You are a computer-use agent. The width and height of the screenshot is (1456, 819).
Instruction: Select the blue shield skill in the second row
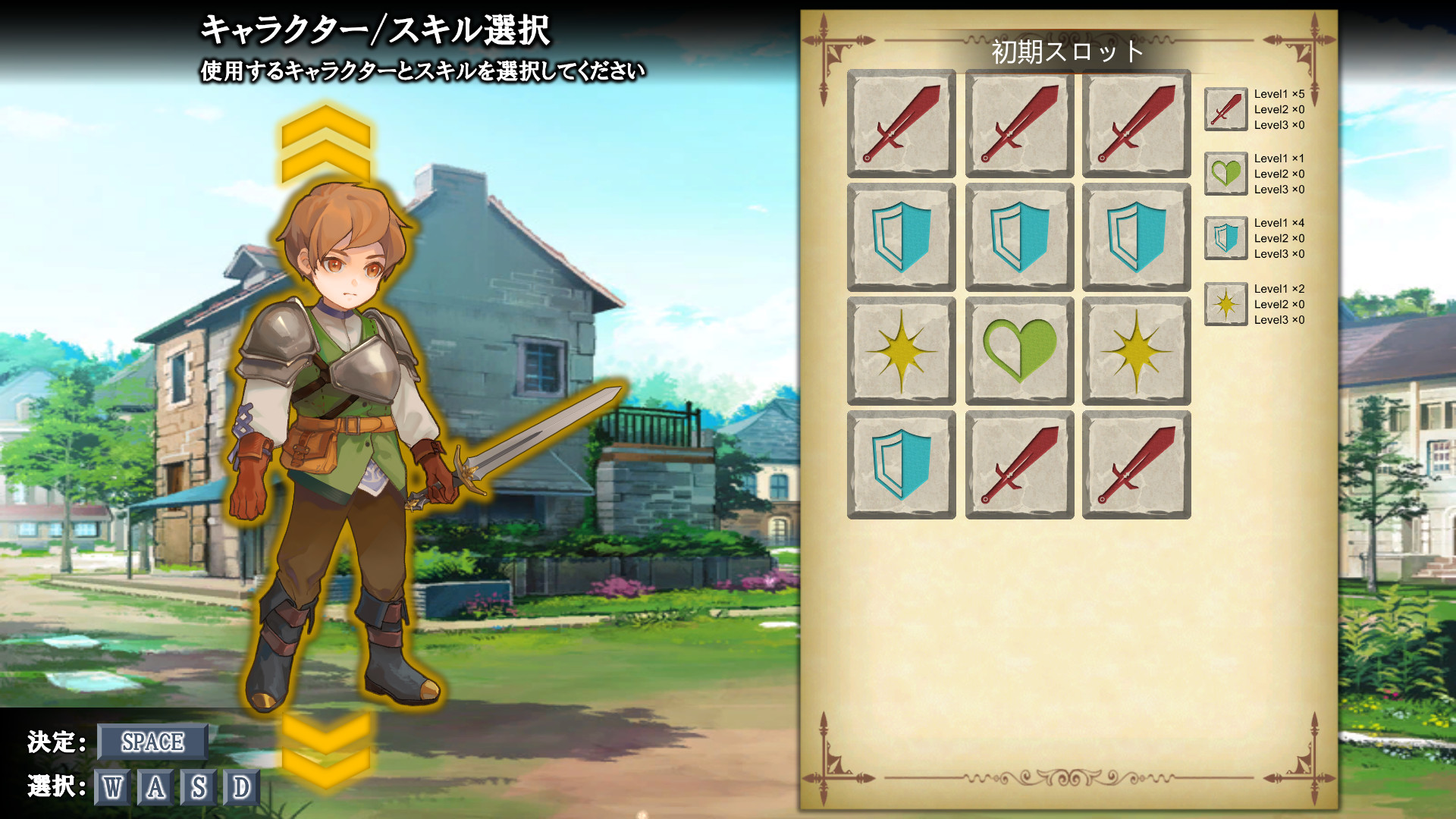click(x=901, y=237)
